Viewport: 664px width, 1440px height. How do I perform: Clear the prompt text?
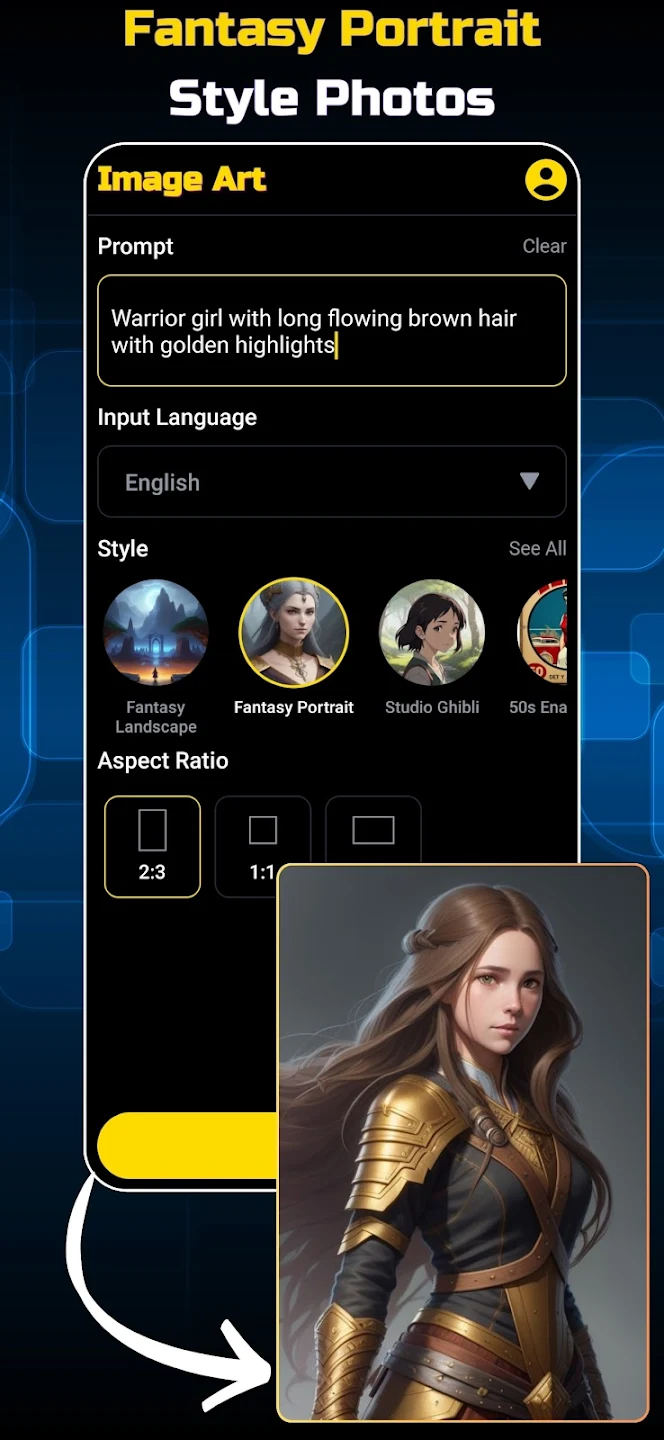[x=544, y=246]
